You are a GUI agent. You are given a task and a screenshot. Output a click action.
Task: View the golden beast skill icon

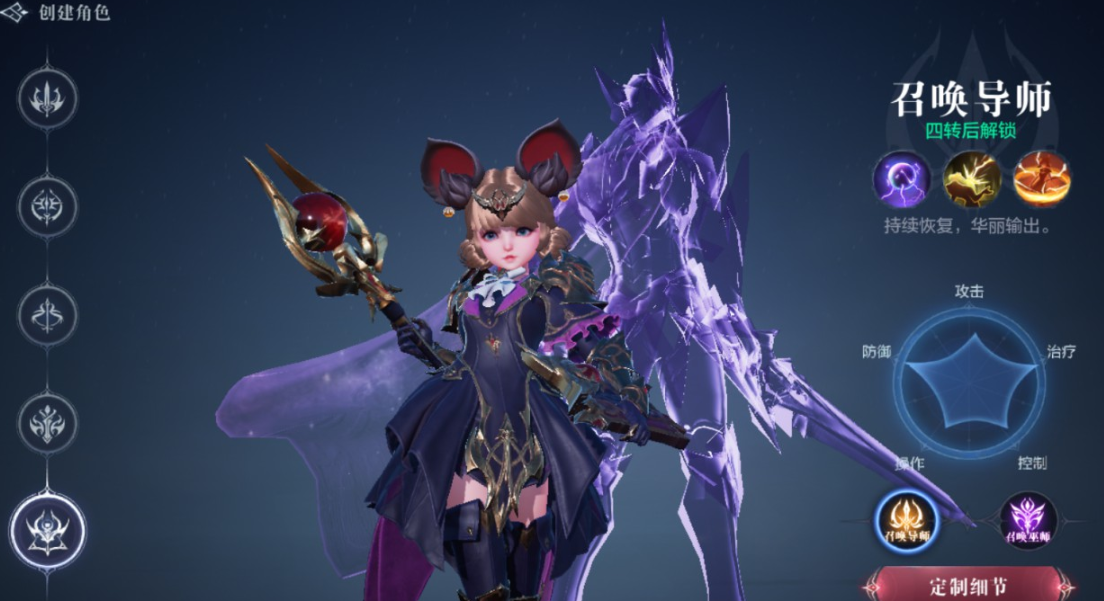[x=972, y=180]
